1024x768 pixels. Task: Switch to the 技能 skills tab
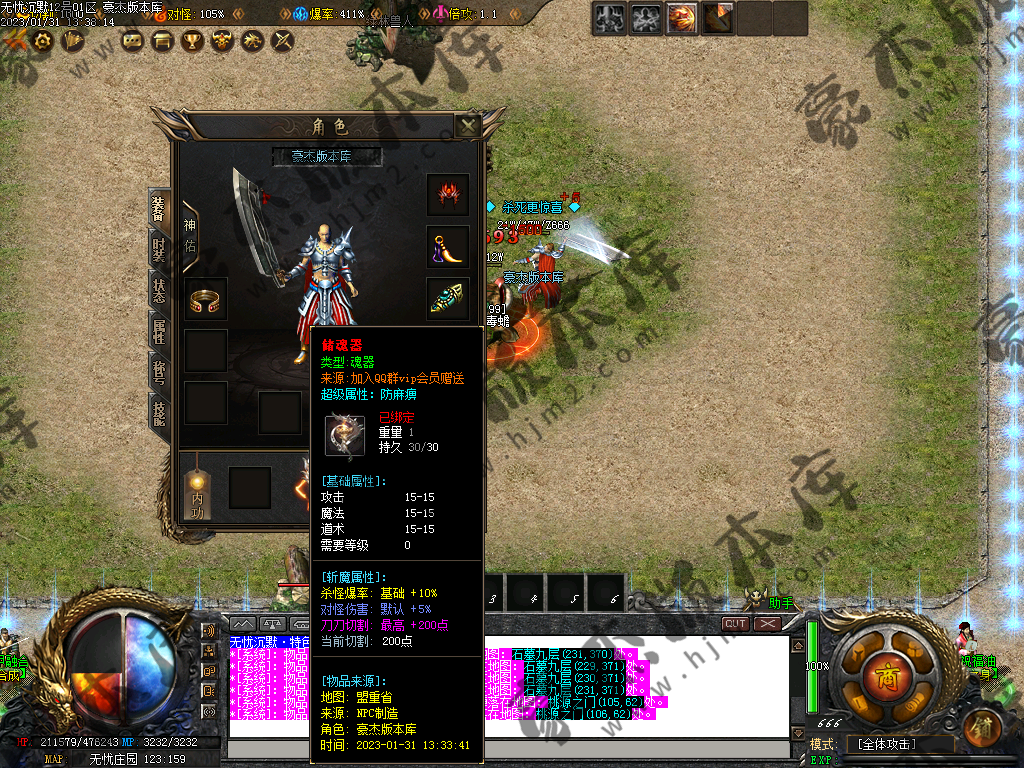click(159, 411)
